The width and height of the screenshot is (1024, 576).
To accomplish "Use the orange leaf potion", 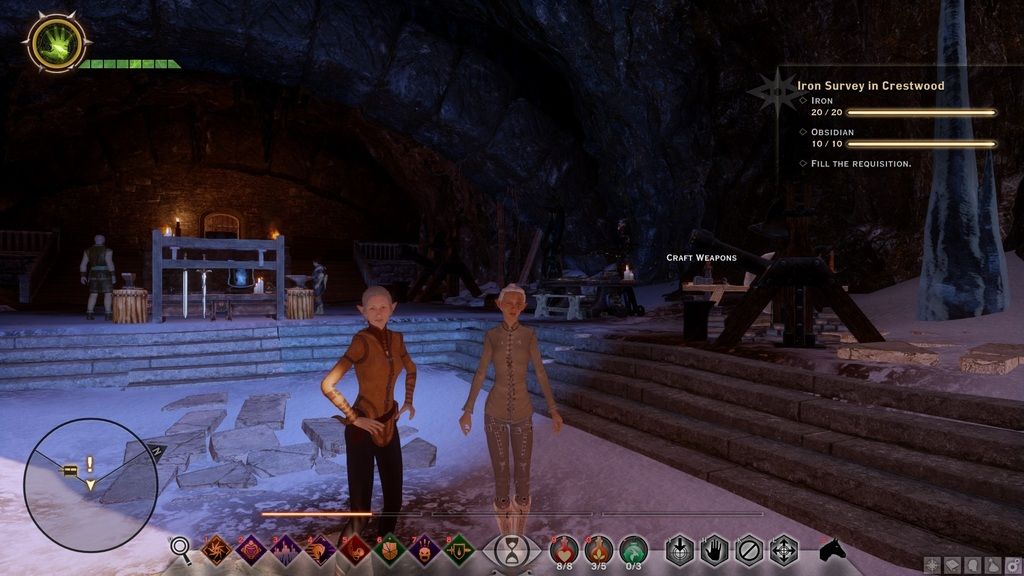I will coord(599,549).
